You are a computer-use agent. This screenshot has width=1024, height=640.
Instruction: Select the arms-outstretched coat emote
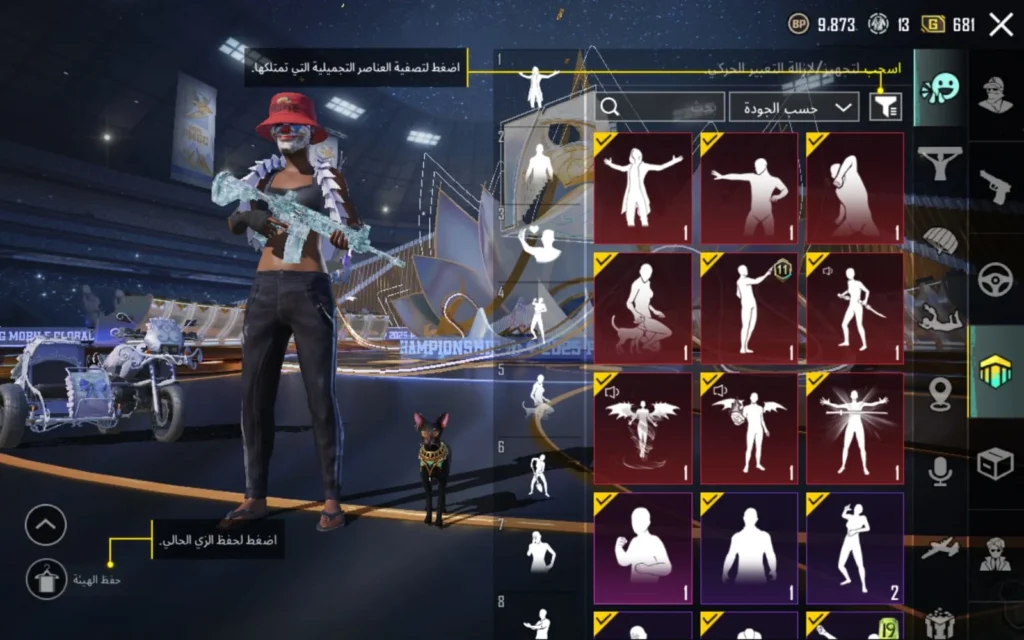[x=643, y=188]
